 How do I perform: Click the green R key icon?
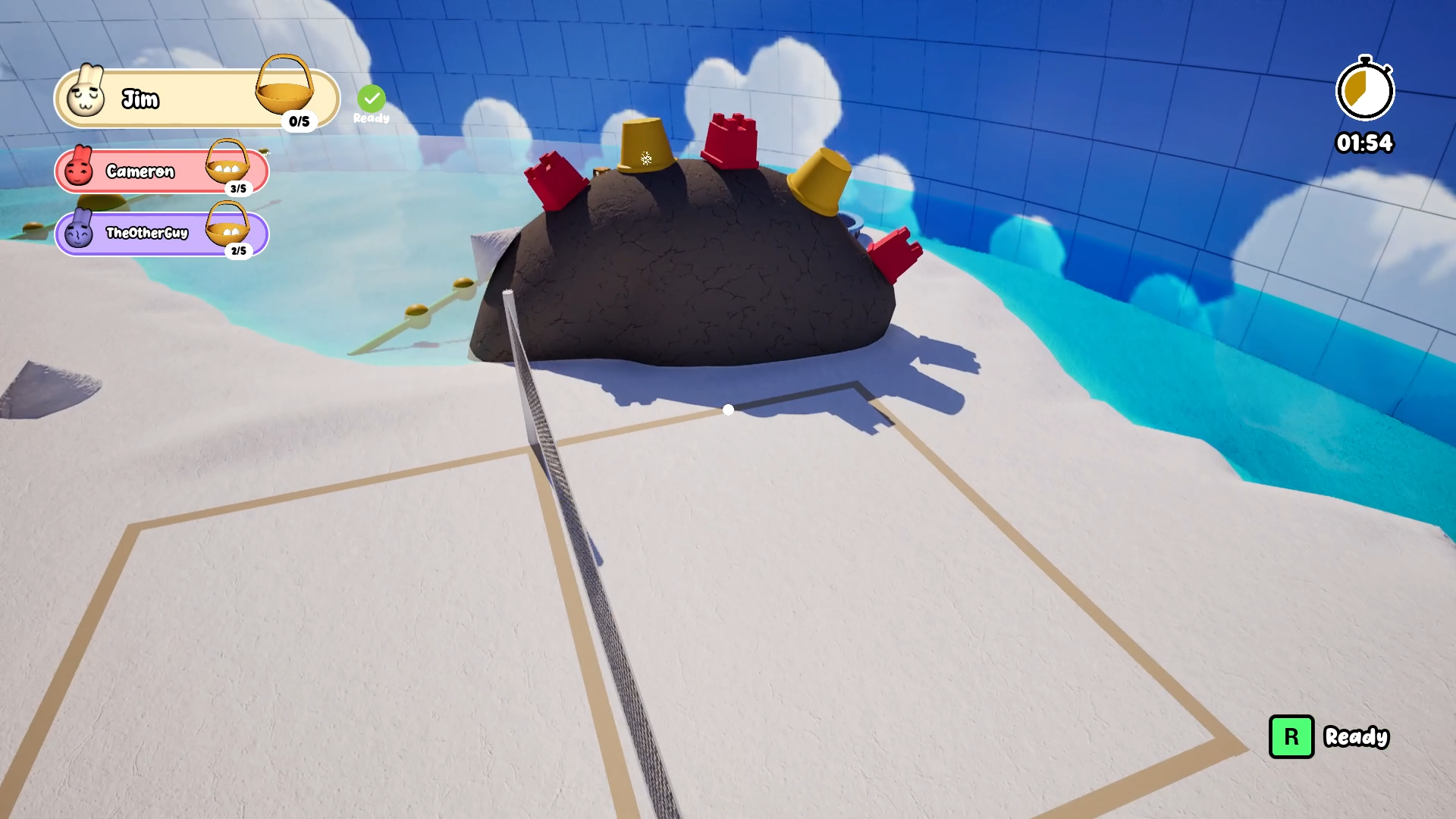coord(1293,736)
